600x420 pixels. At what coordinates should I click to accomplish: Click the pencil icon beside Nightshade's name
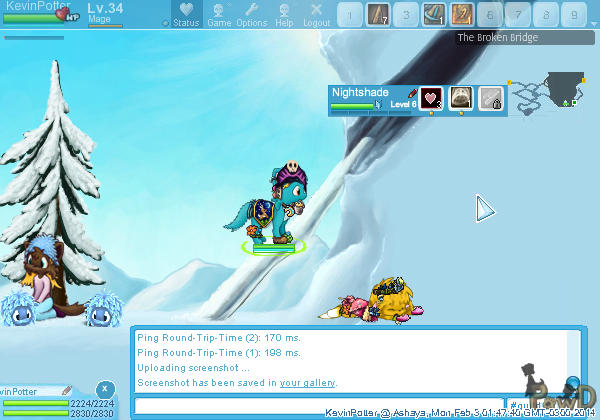413,92
